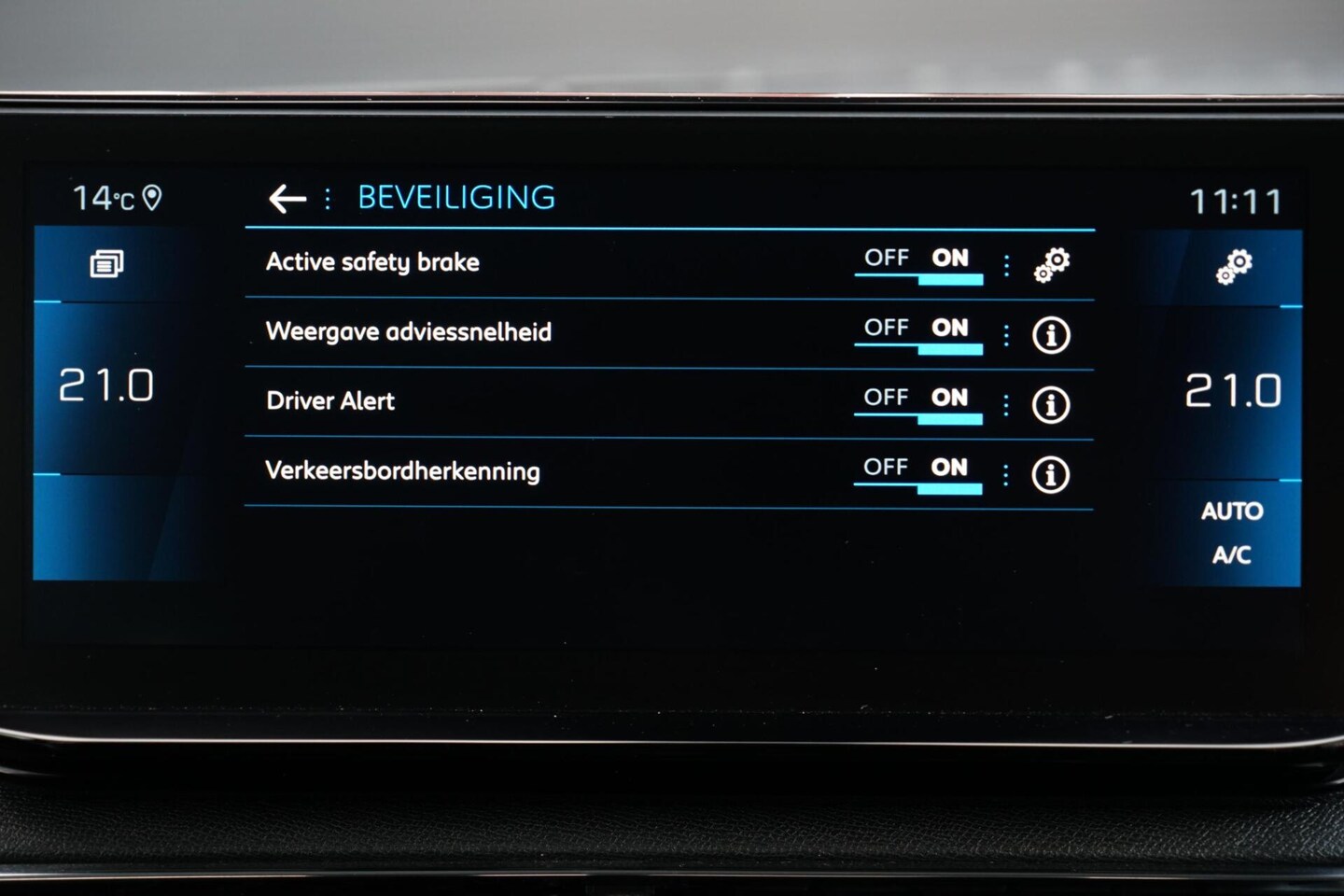Toggle the Active safety brake switch
This screenshot has height=896, width=1344.
918,264
